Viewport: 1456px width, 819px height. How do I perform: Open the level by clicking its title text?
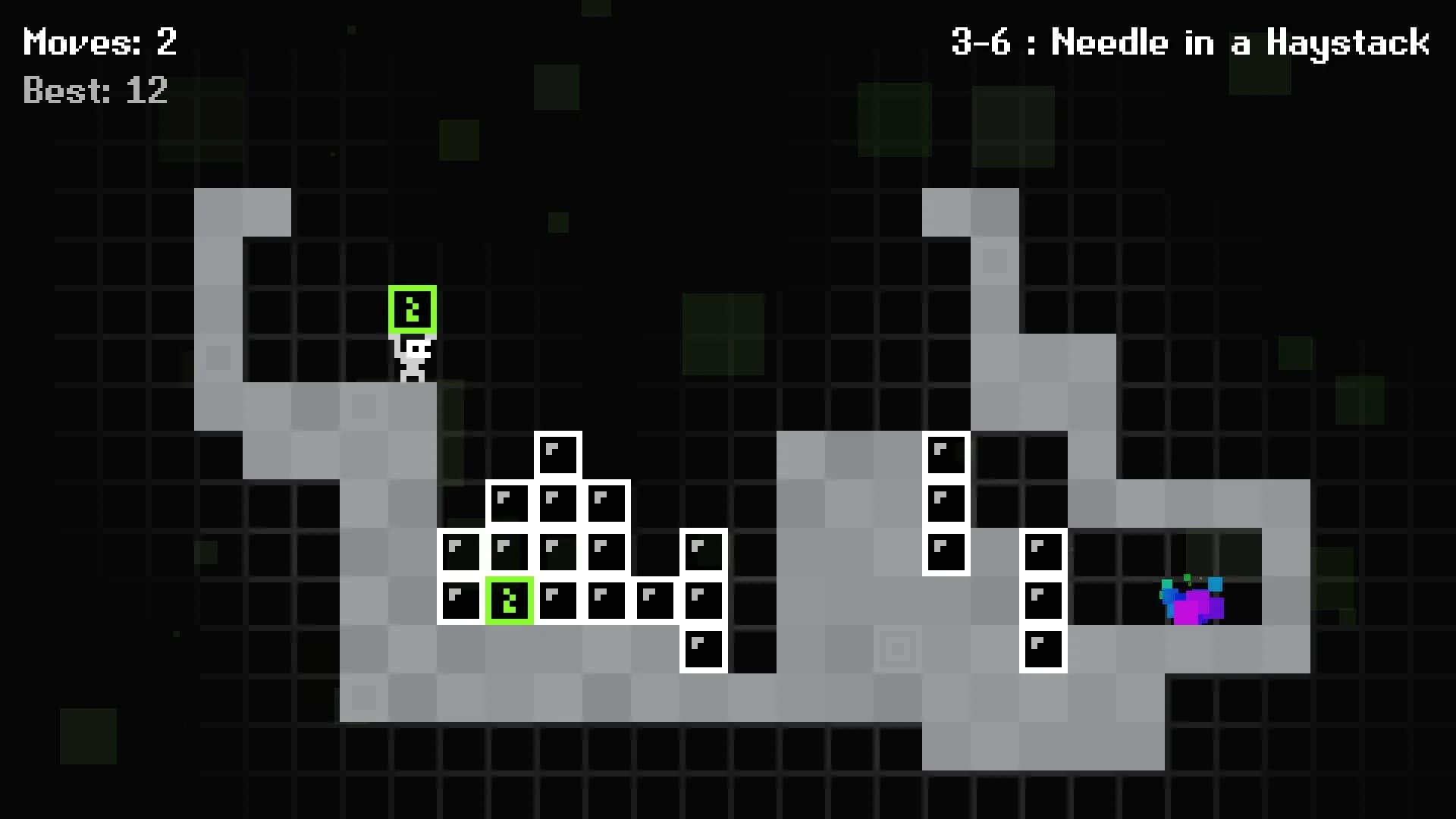pyautogui.click(x=1191, y=43)
